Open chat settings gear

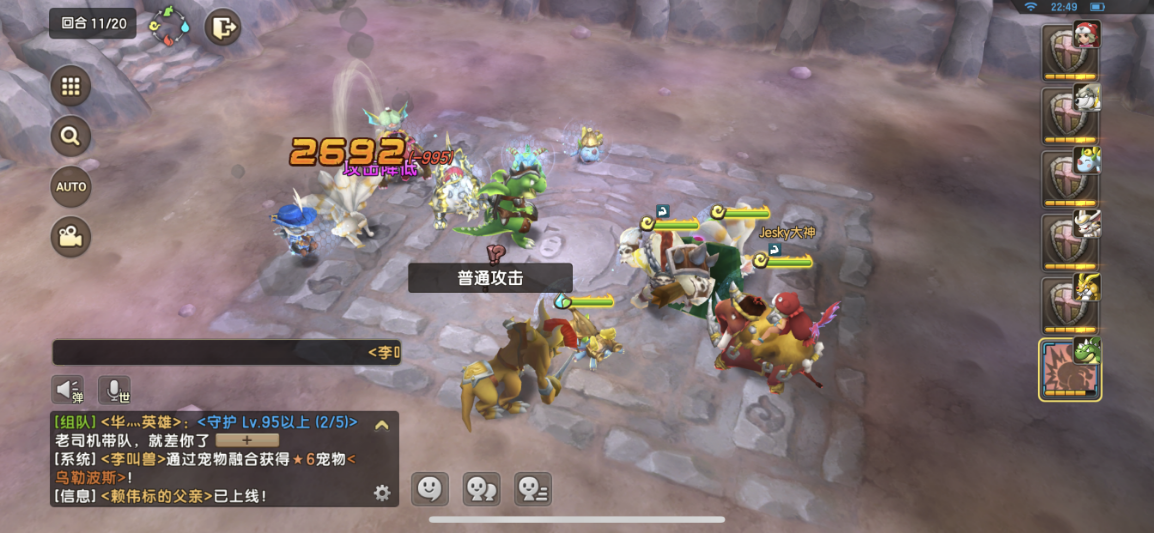pyautogui.click(x=381, y=492)
